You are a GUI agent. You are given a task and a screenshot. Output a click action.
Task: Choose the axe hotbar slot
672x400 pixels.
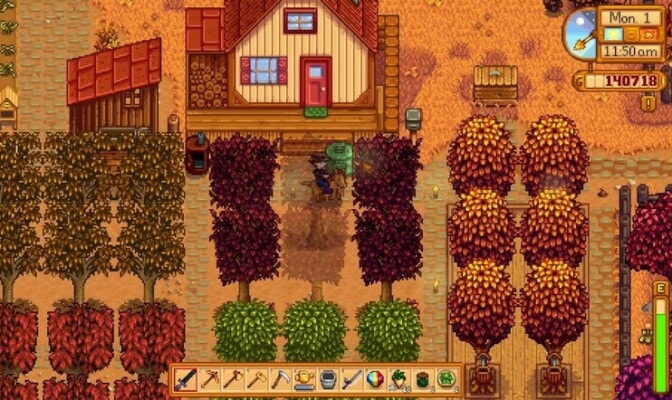point(233,380)
